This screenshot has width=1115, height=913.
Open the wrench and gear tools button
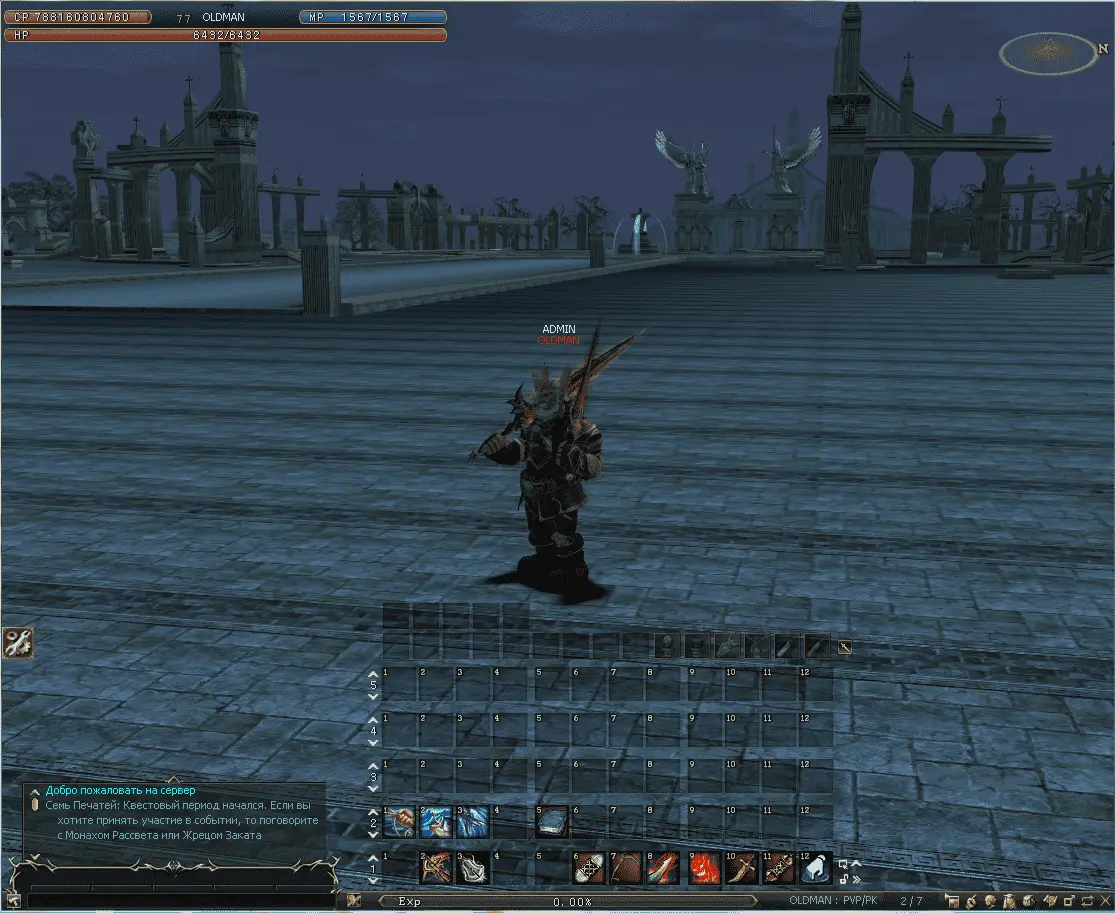[18, 642]
